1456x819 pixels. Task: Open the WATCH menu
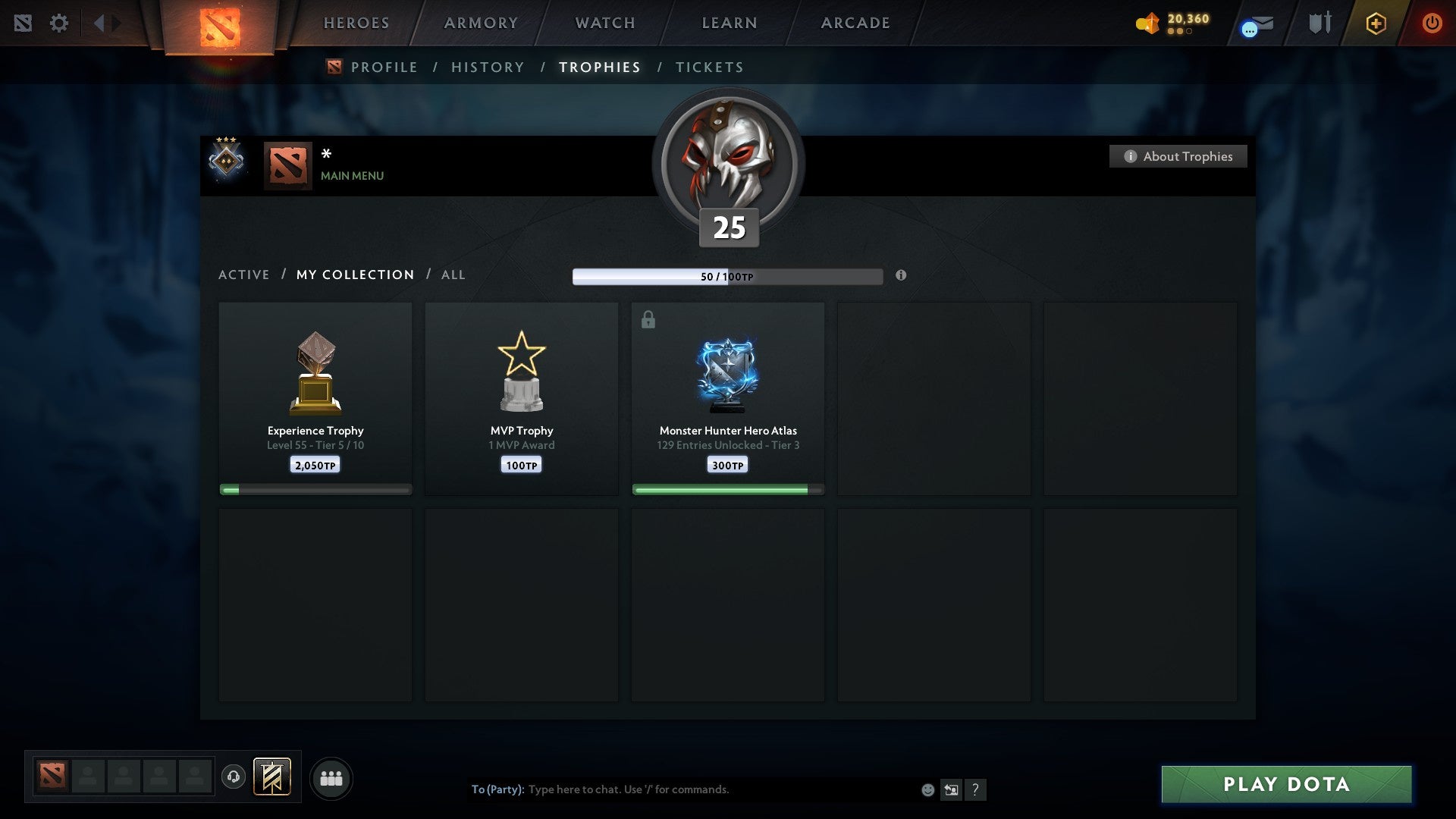point(604,23)
